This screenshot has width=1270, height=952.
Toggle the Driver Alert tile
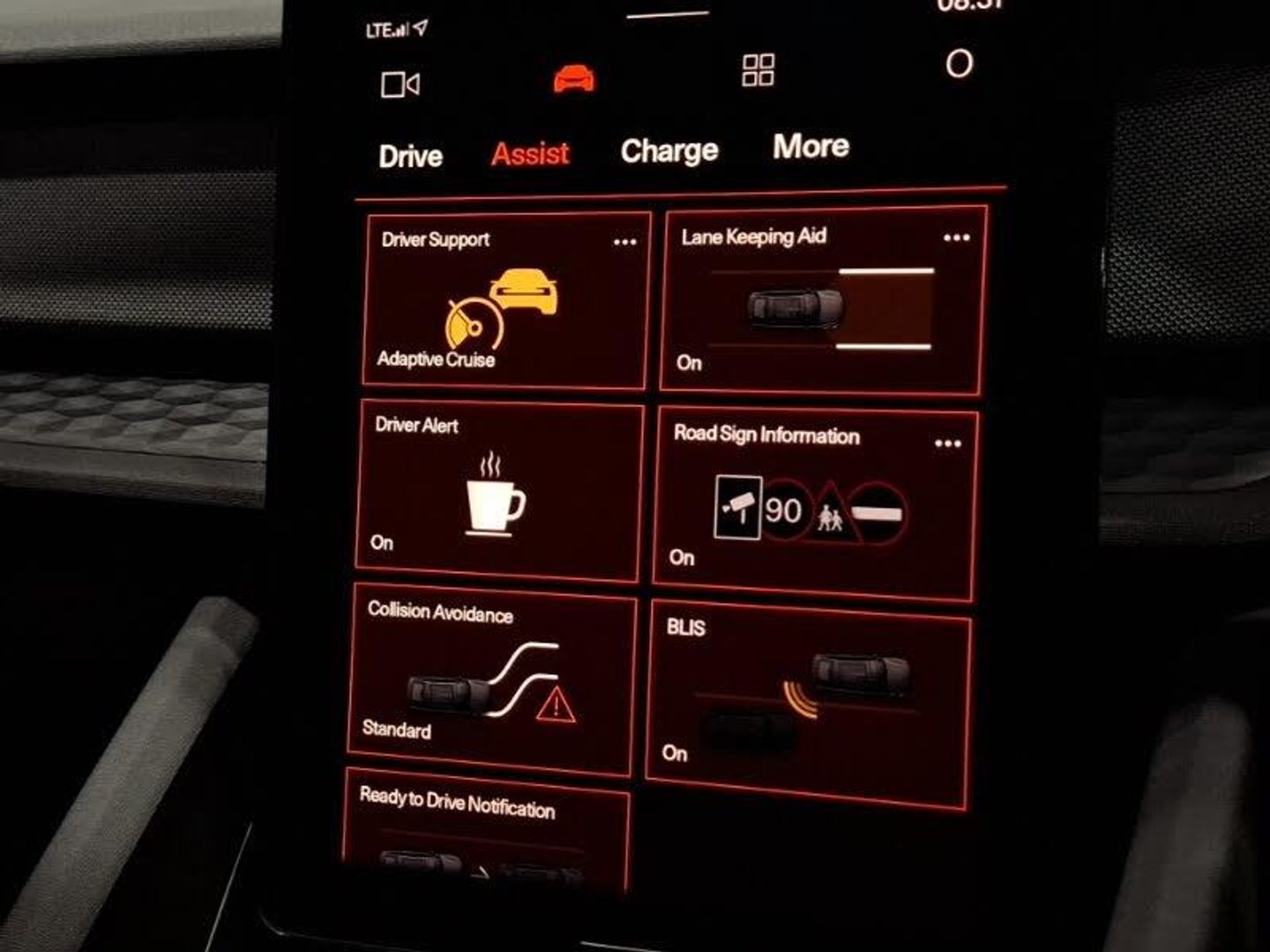click(x=498, y=494)
